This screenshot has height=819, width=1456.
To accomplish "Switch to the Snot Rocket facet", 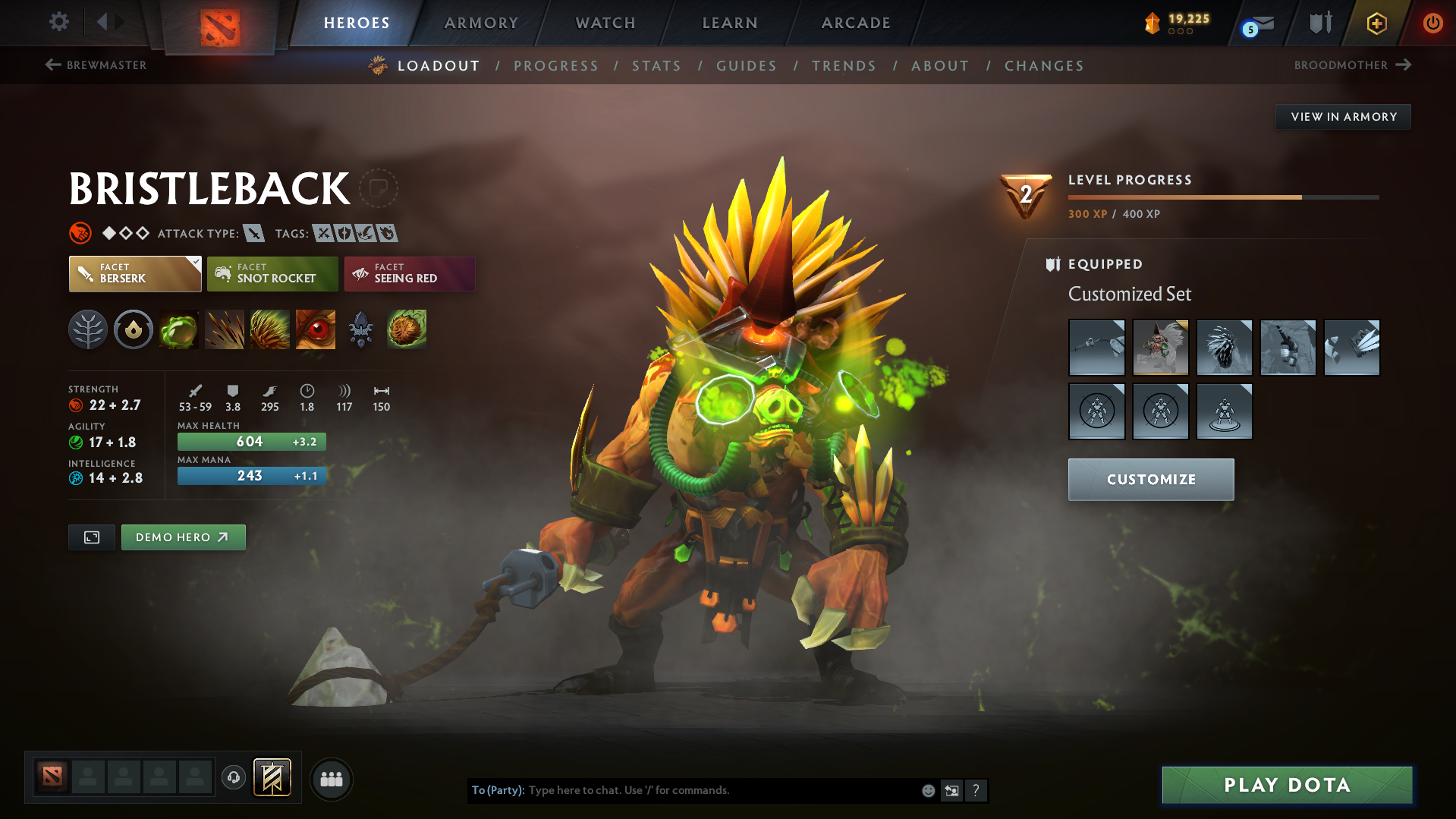I will point(272,274).
